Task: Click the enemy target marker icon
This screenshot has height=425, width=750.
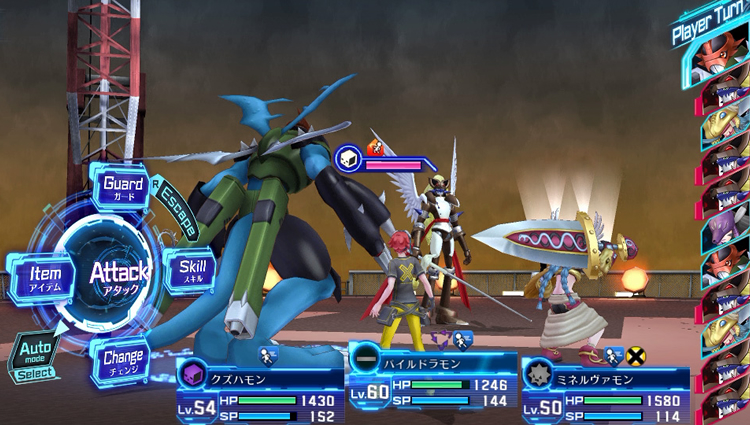Action: (x=349, y=158)
